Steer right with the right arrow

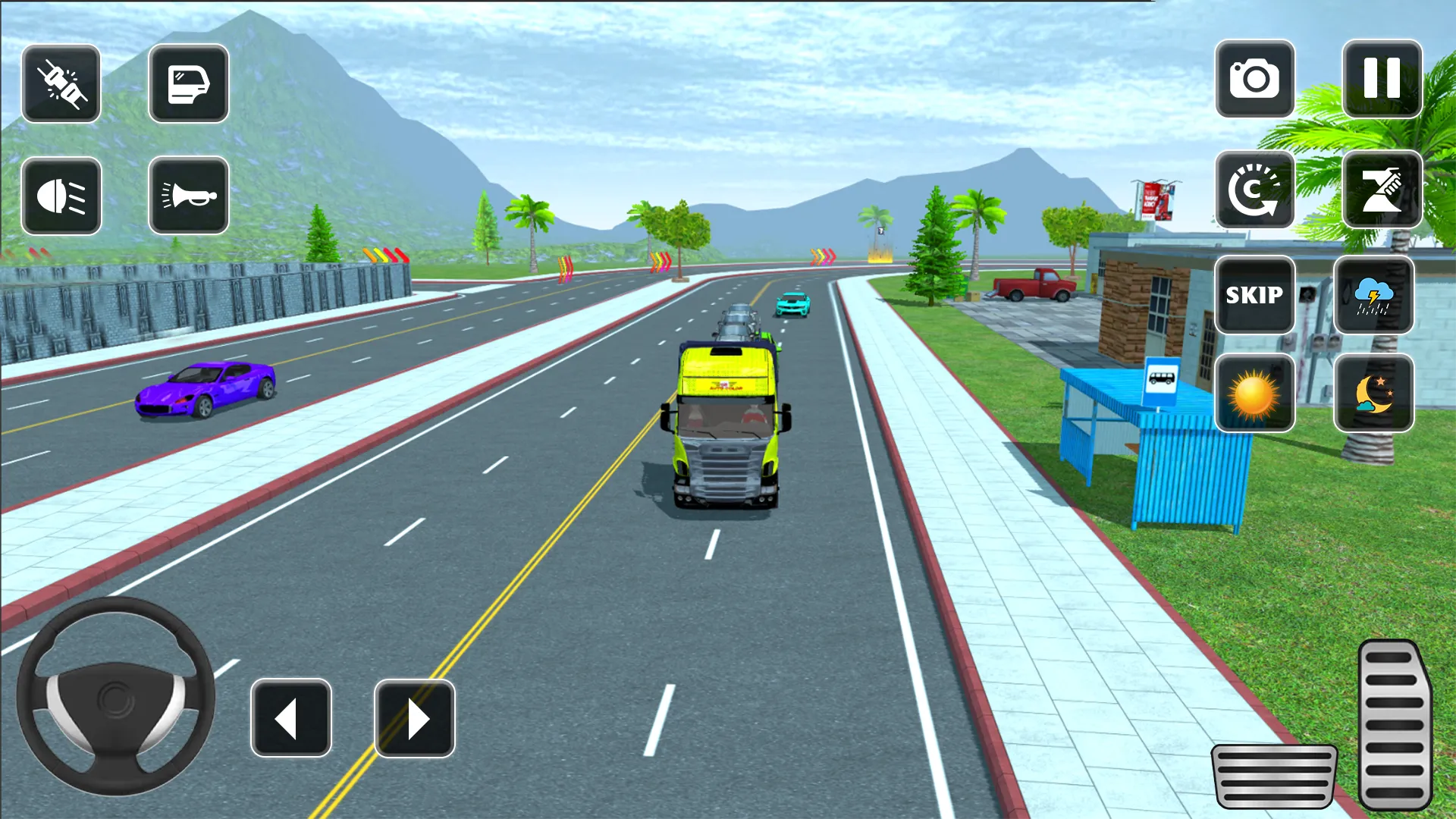click(414, 716)
